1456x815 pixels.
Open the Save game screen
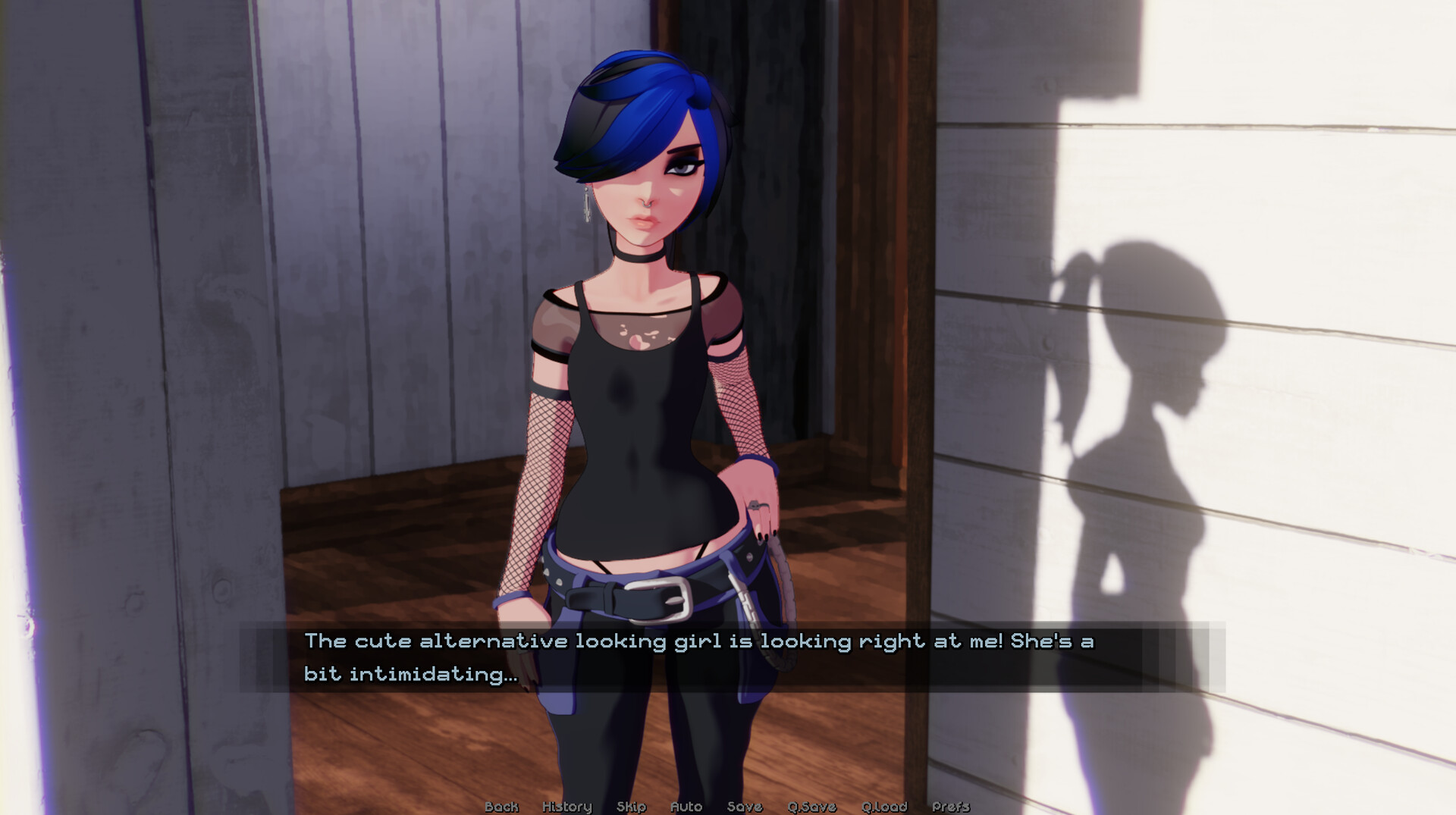click(743, 807)
